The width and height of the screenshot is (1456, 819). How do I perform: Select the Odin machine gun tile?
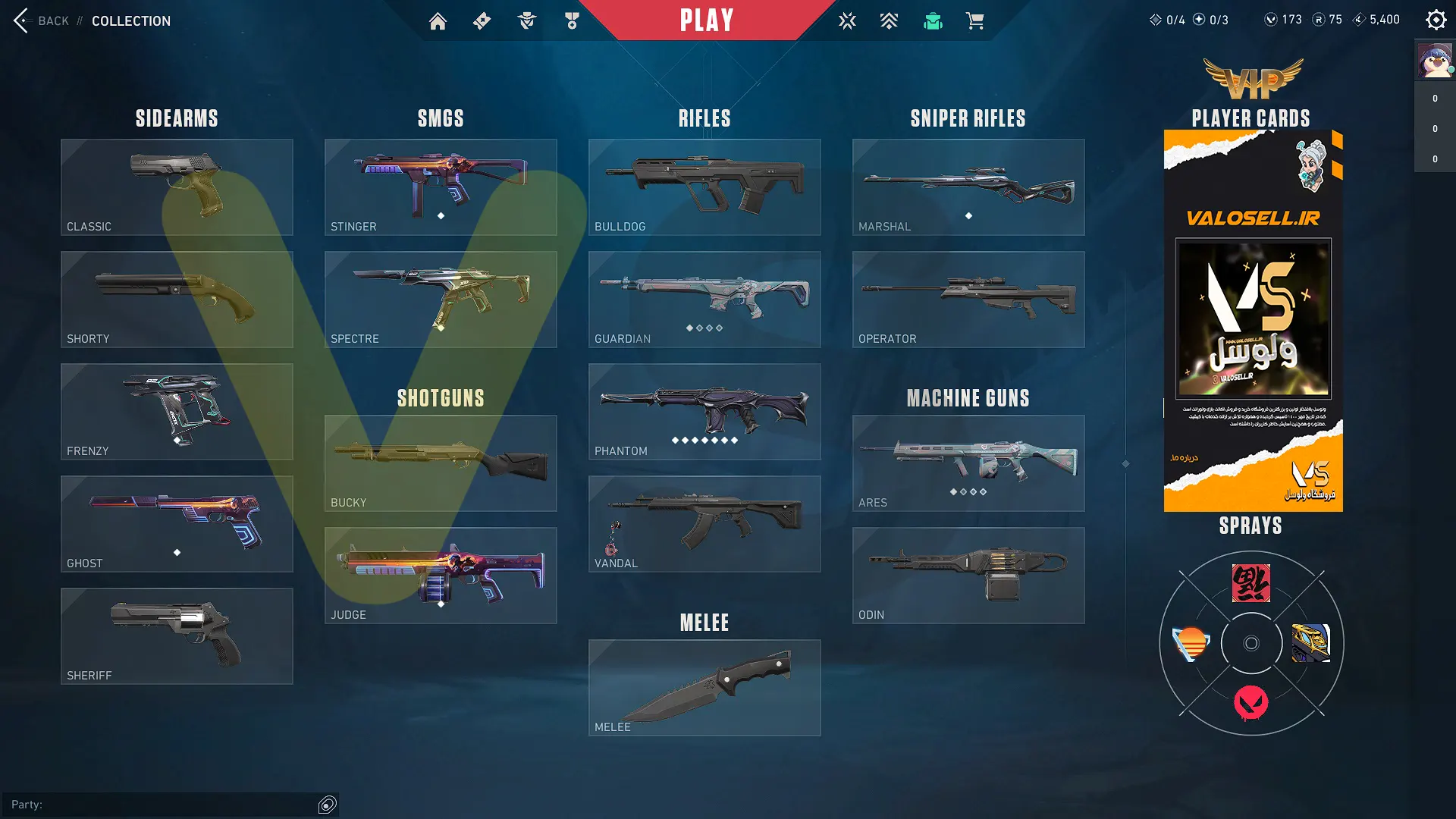point(968,575)
